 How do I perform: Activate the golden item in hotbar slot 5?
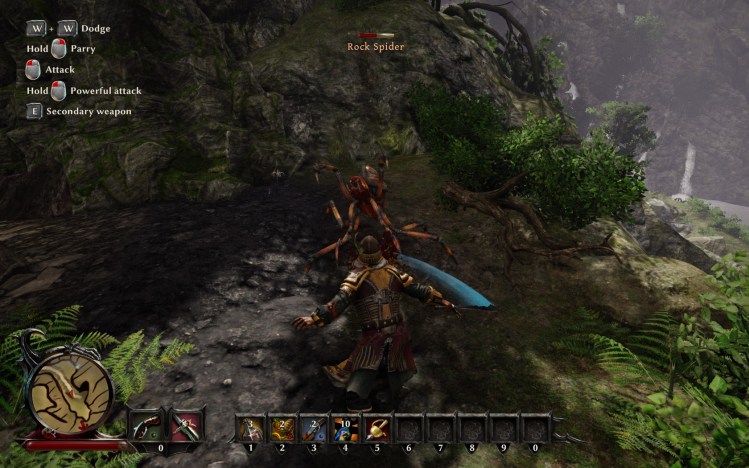pos(378,428)
